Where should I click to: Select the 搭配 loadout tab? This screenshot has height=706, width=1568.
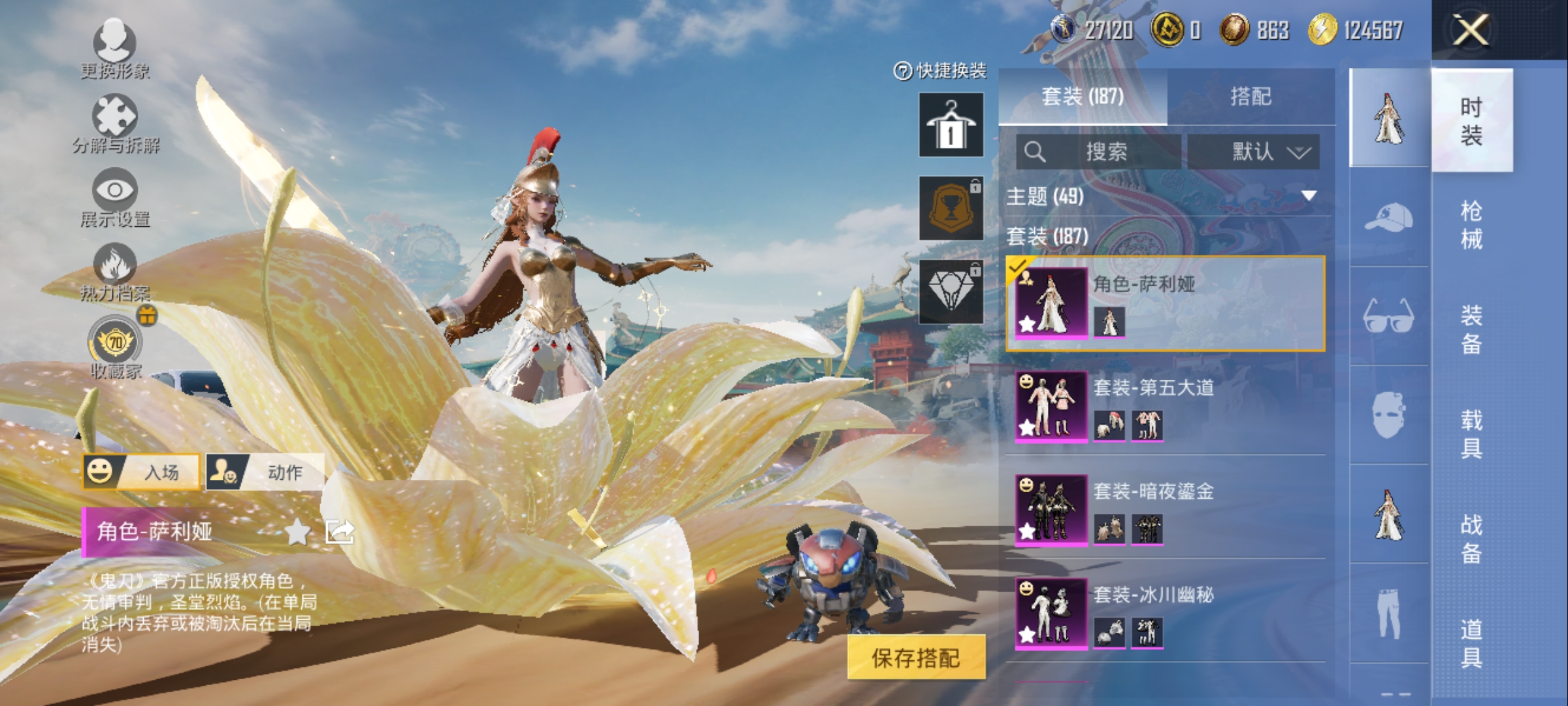pos(1250,97)
